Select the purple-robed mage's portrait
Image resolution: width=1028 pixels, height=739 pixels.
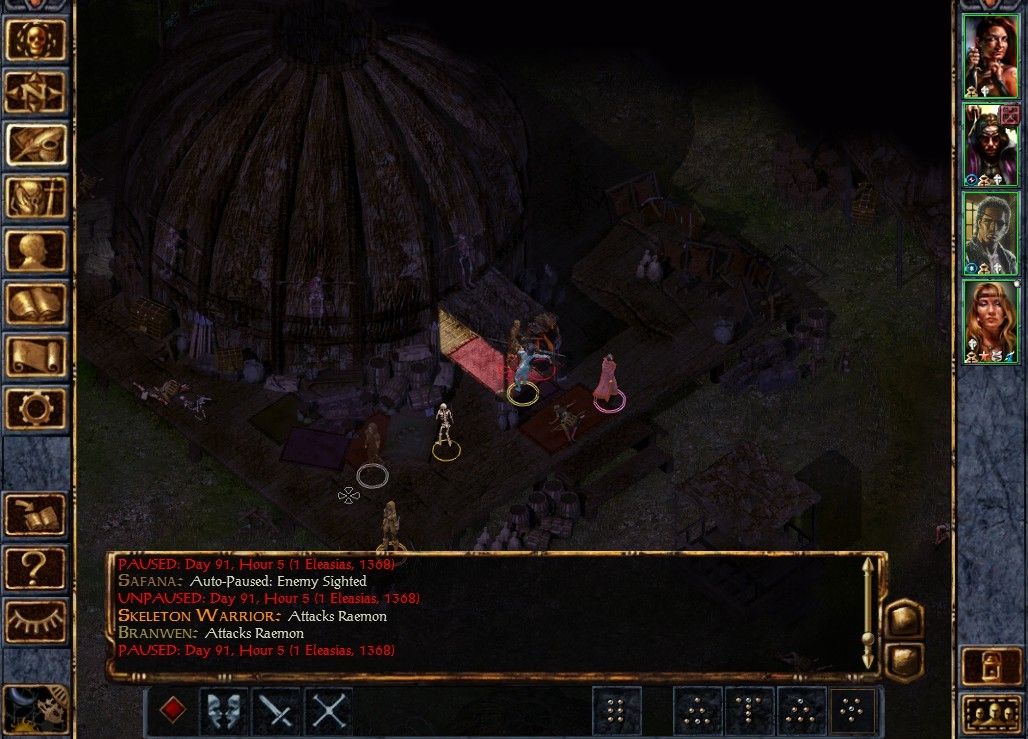990,144
